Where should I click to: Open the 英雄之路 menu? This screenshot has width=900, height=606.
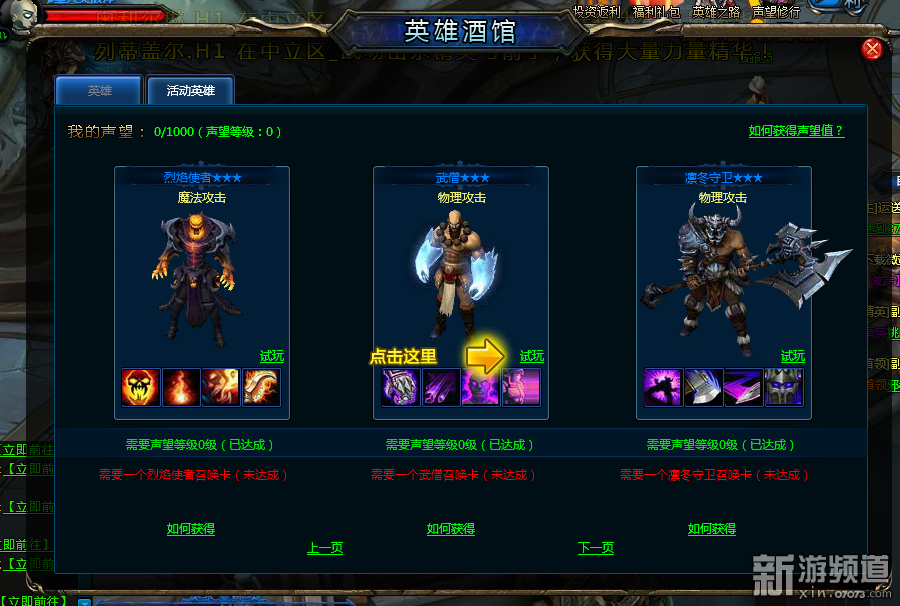coord(717,12)
